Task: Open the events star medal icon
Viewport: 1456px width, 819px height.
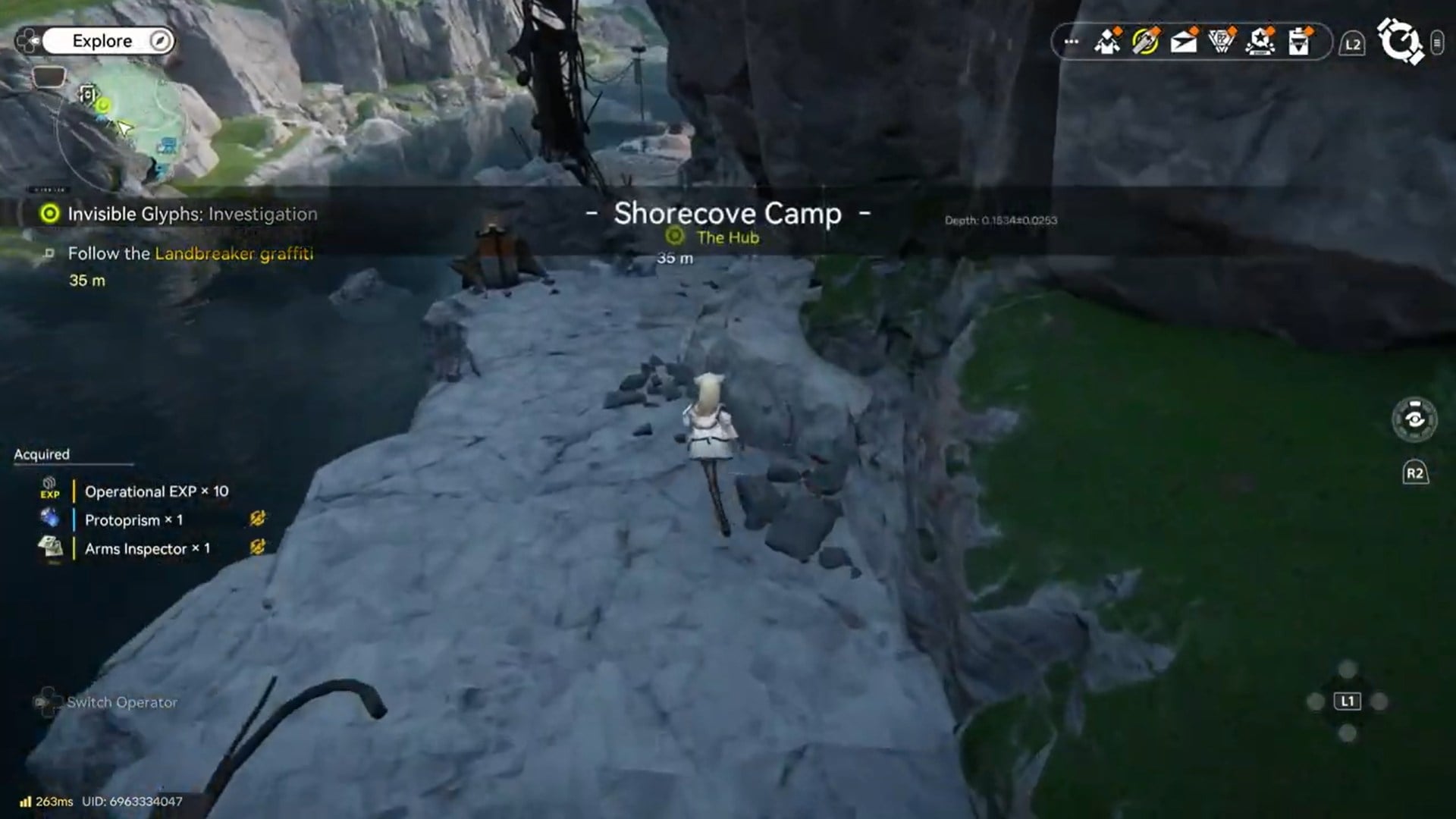Action: coord(1261,43)
